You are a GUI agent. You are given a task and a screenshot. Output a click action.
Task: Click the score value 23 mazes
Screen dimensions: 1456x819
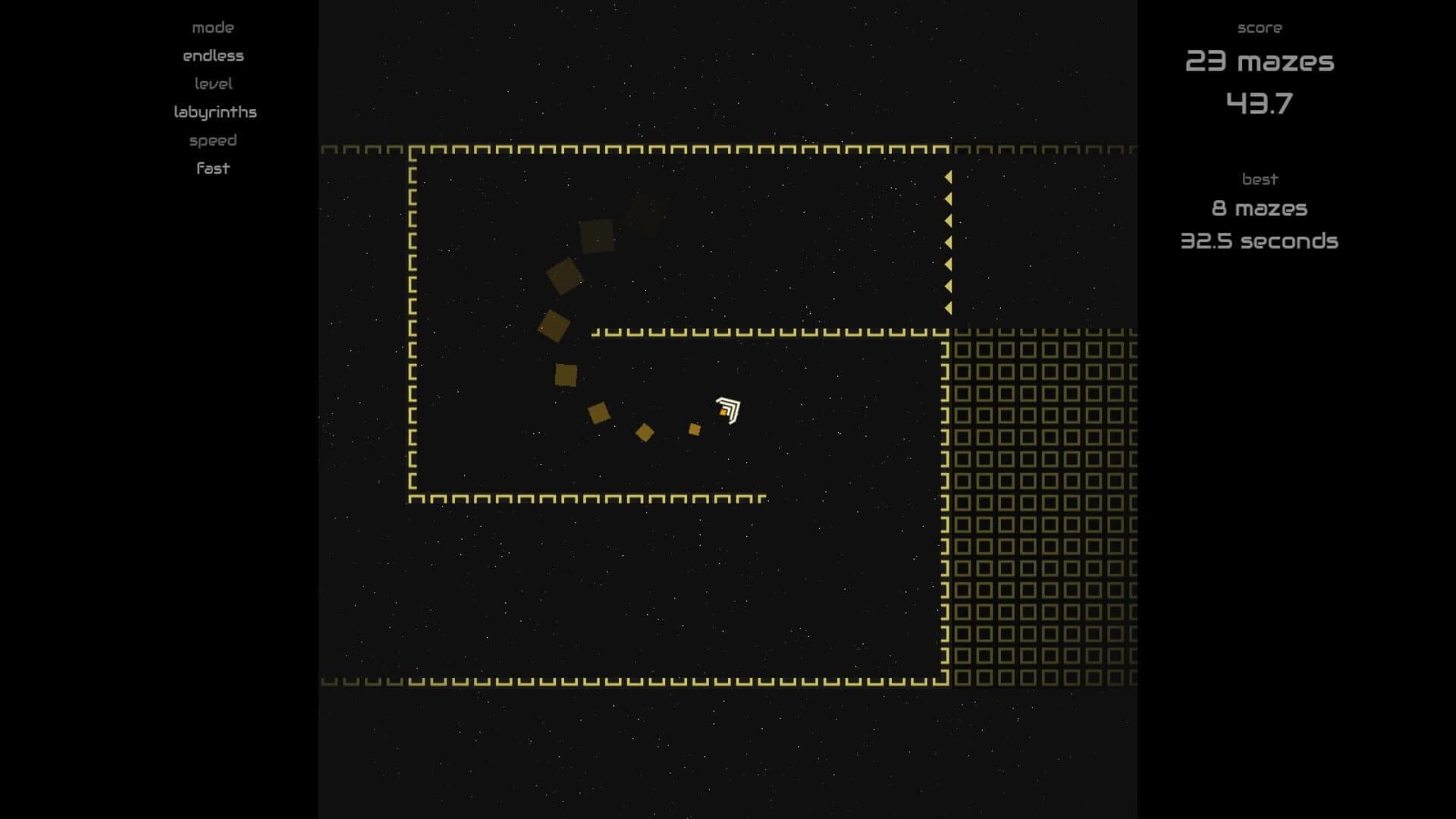pyautogui.click(x=1259, y=63)
